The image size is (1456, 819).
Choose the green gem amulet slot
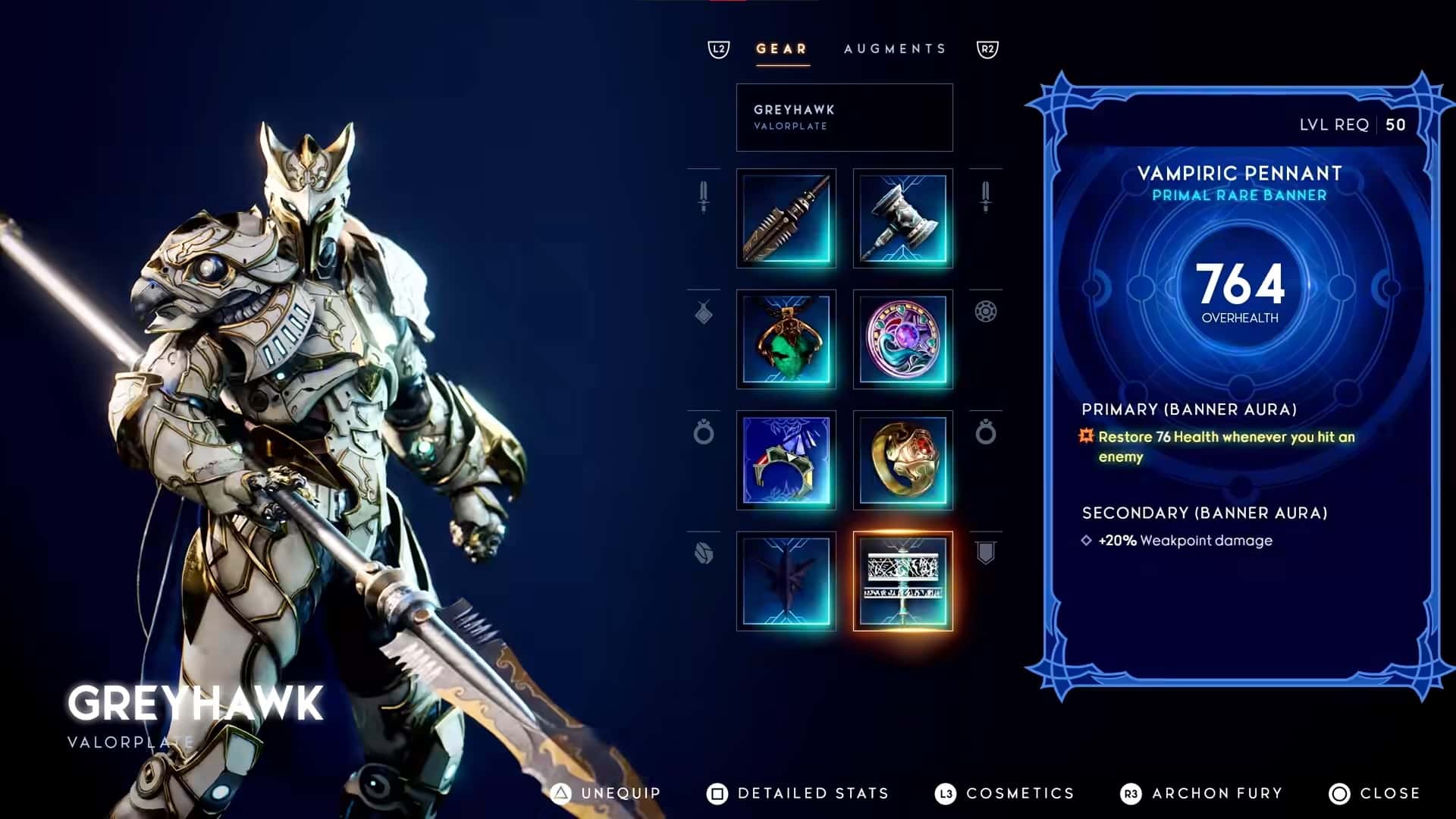coord(786,339)
